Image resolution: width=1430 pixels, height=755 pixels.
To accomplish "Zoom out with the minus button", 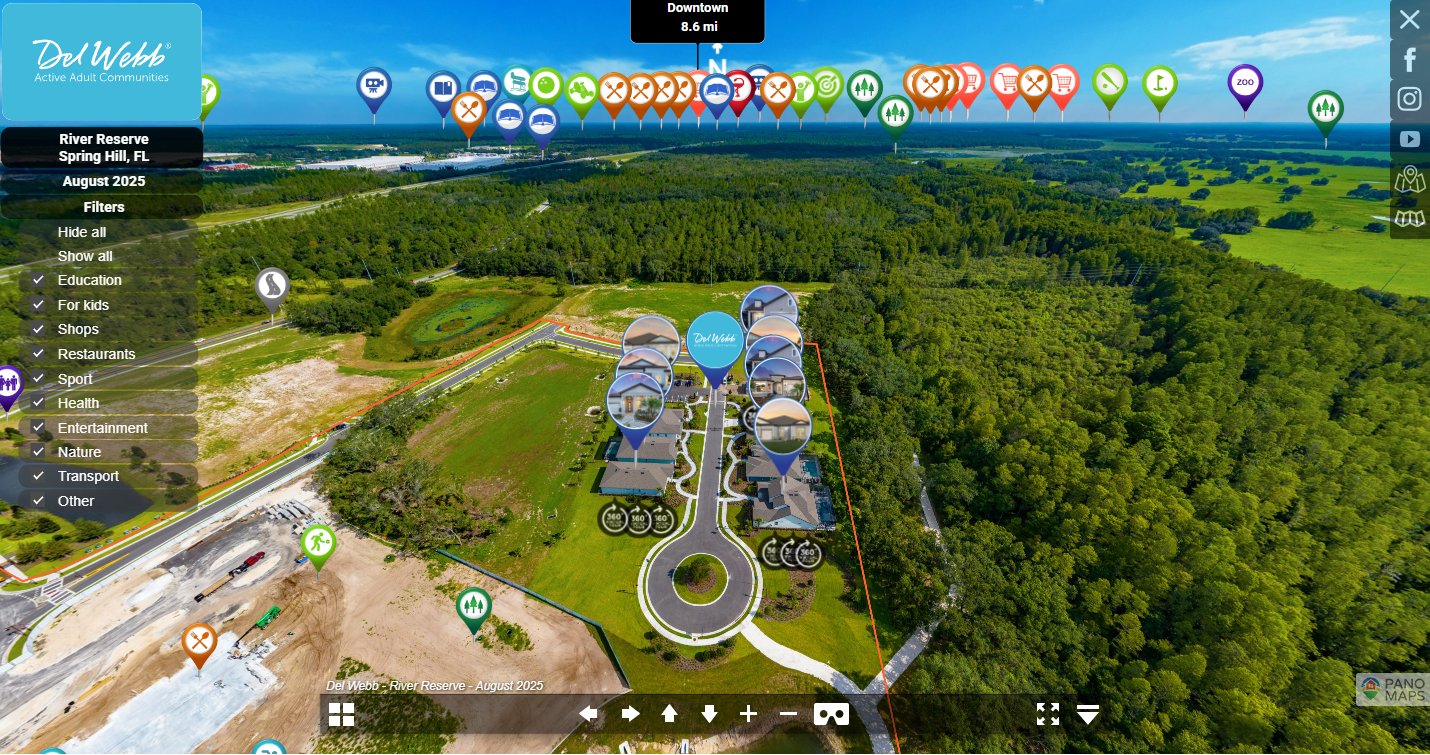I will (788, 714).
